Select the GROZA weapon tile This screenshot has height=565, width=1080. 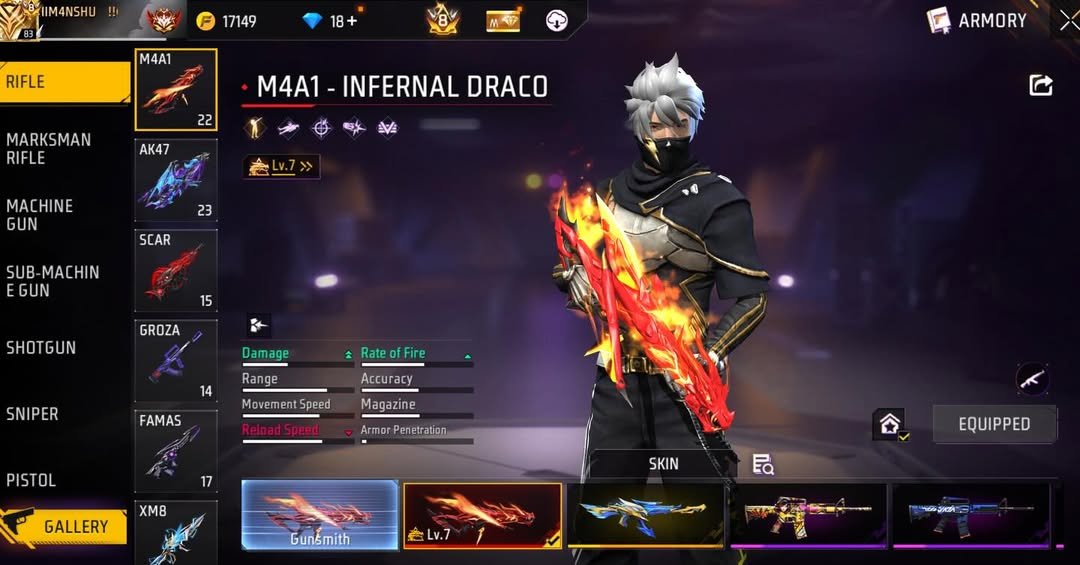tap(176, 360)
